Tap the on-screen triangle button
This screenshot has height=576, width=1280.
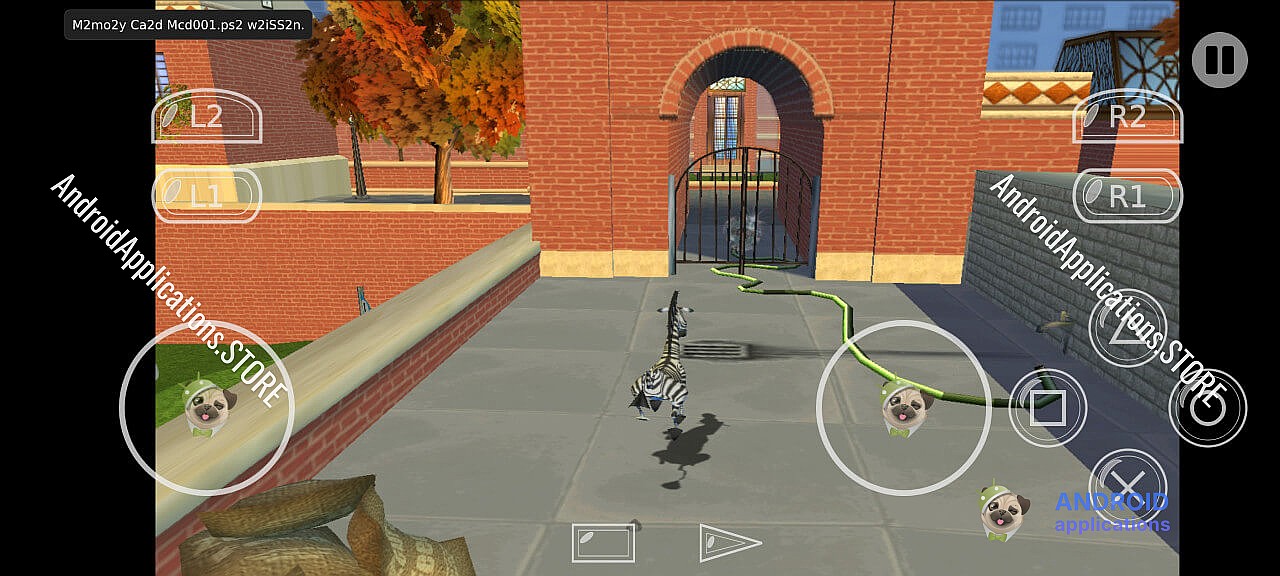1127,329
